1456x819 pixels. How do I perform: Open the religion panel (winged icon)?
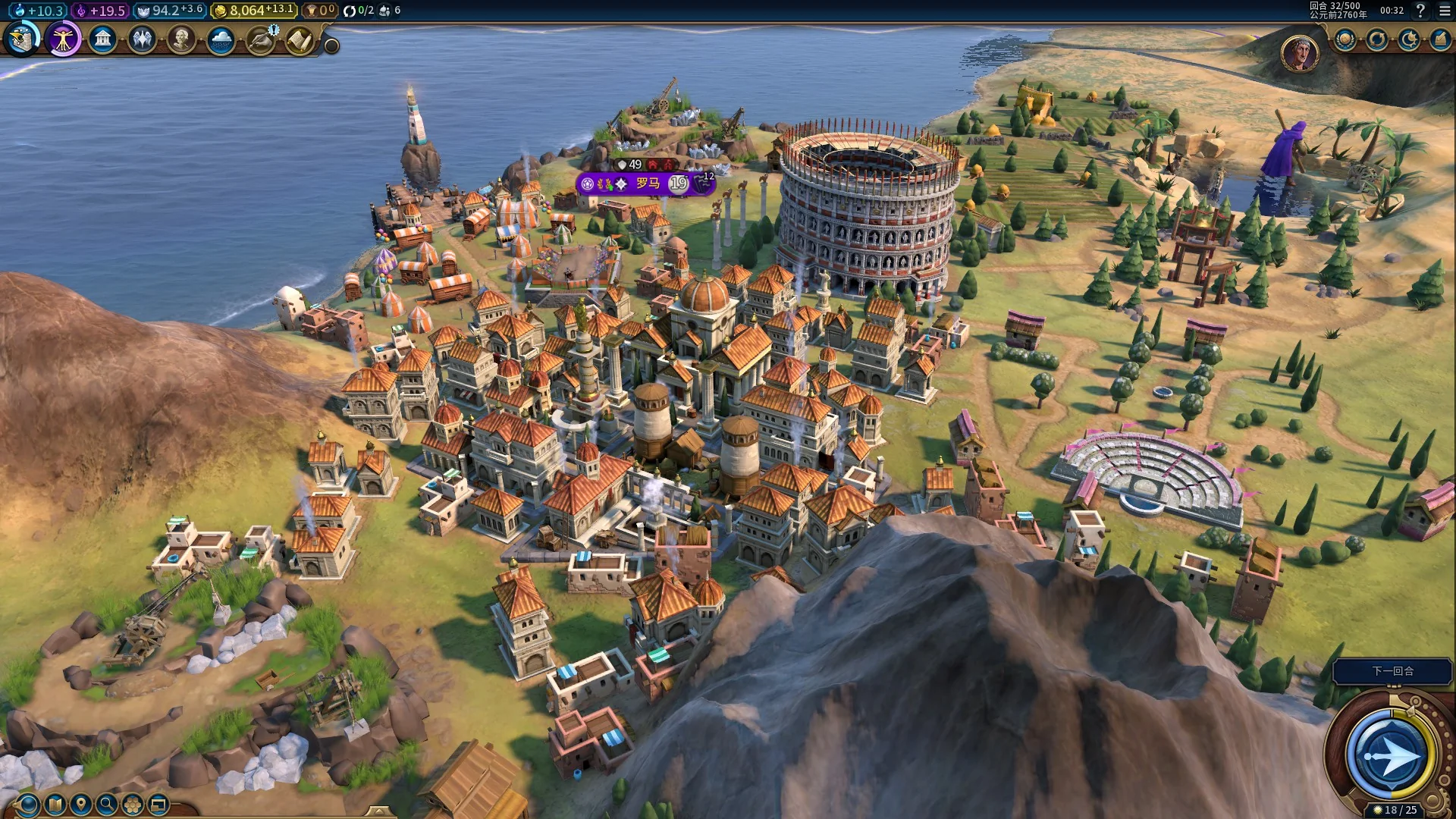(x=142, y=39)
